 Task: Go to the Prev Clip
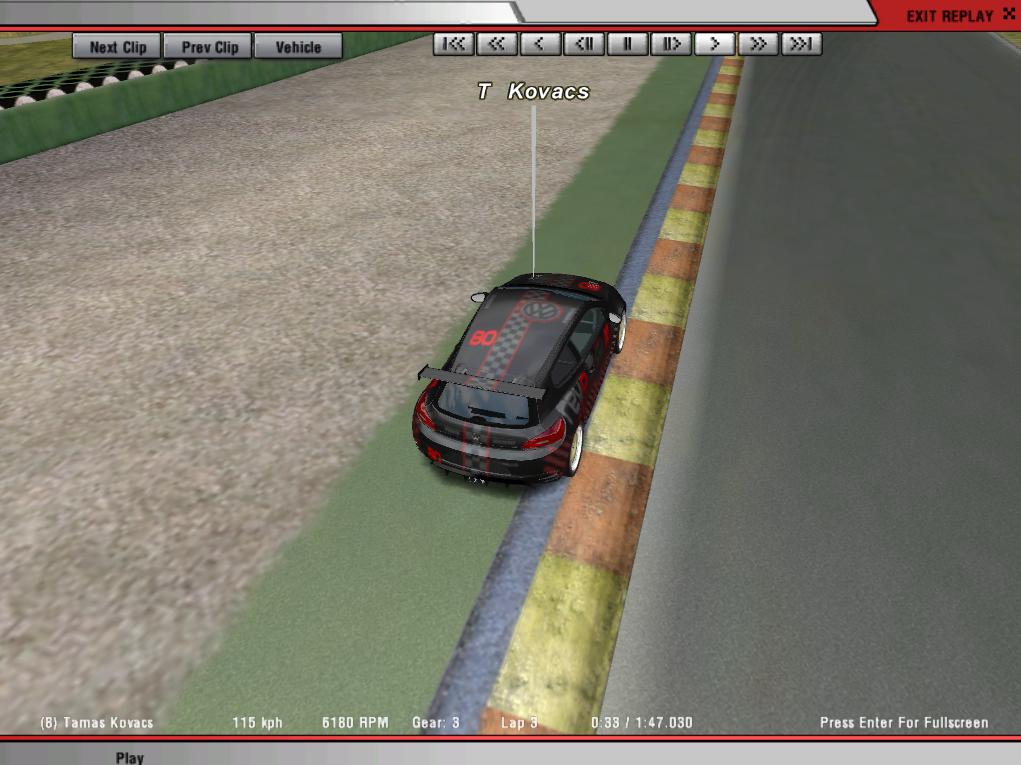[210, 46]
